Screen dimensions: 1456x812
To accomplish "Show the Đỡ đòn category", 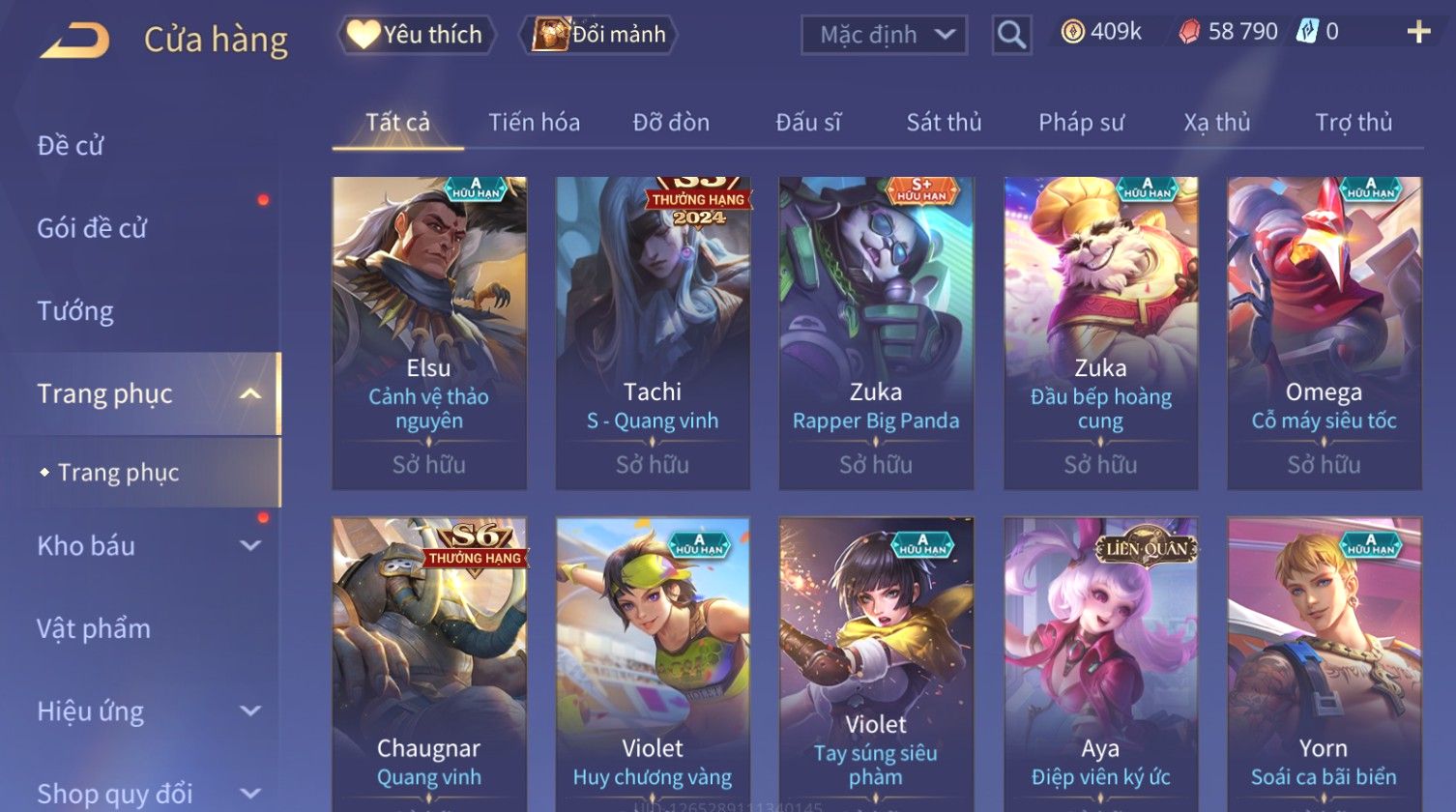I will point(671,123).
